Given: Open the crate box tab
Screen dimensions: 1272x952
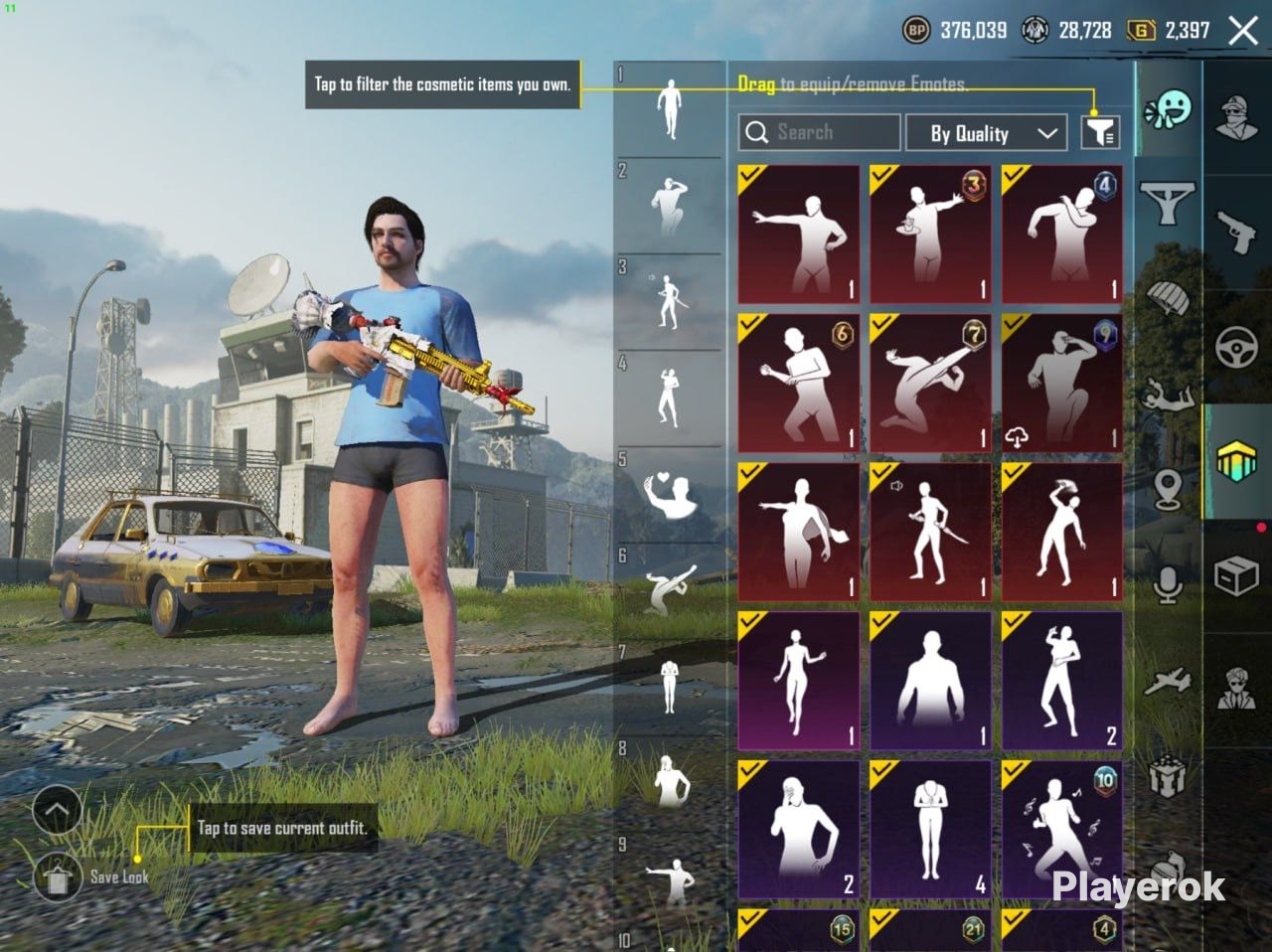Looking at the screenshot, I should (x=1237, y=573).
